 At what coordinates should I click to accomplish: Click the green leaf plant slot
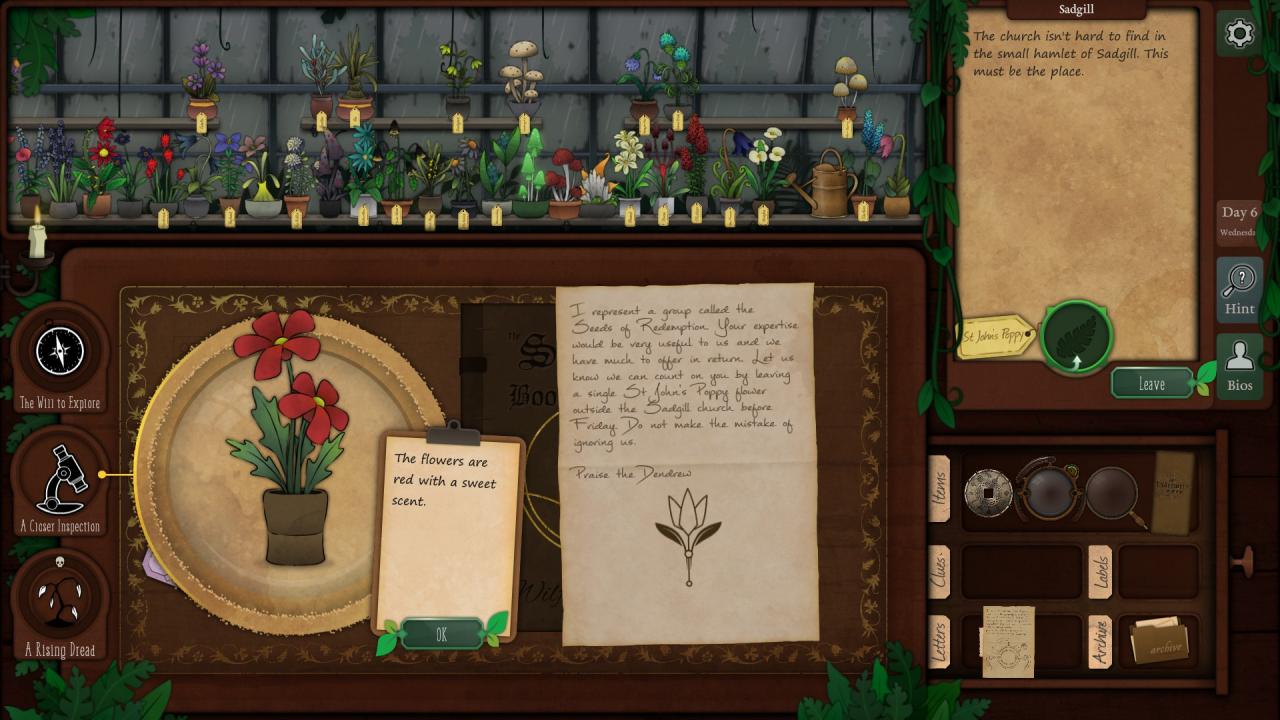tap(1076, 337)
